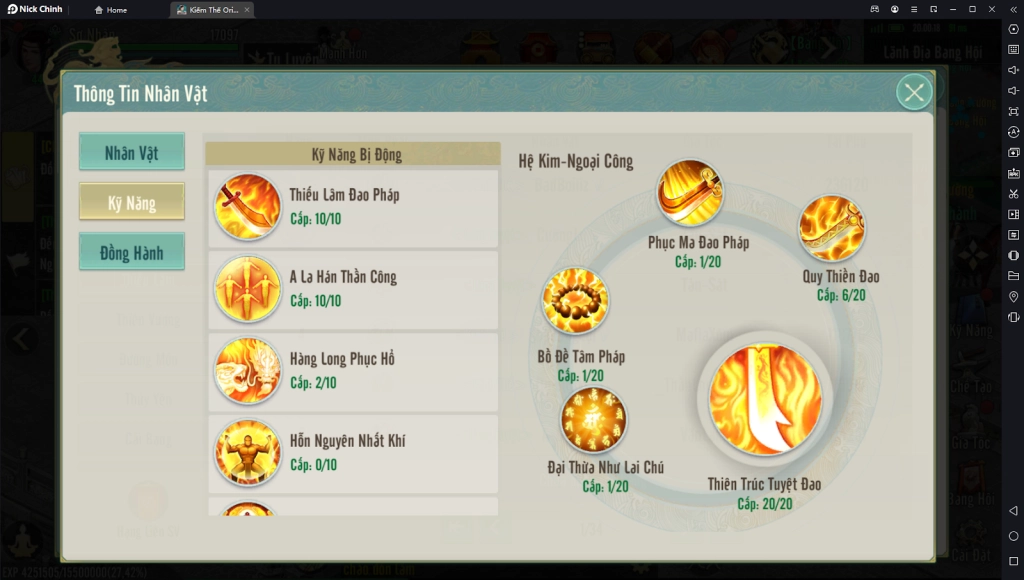Open the Đồng Hành tab
The image size is (1024, 580).
coord(132,253)
